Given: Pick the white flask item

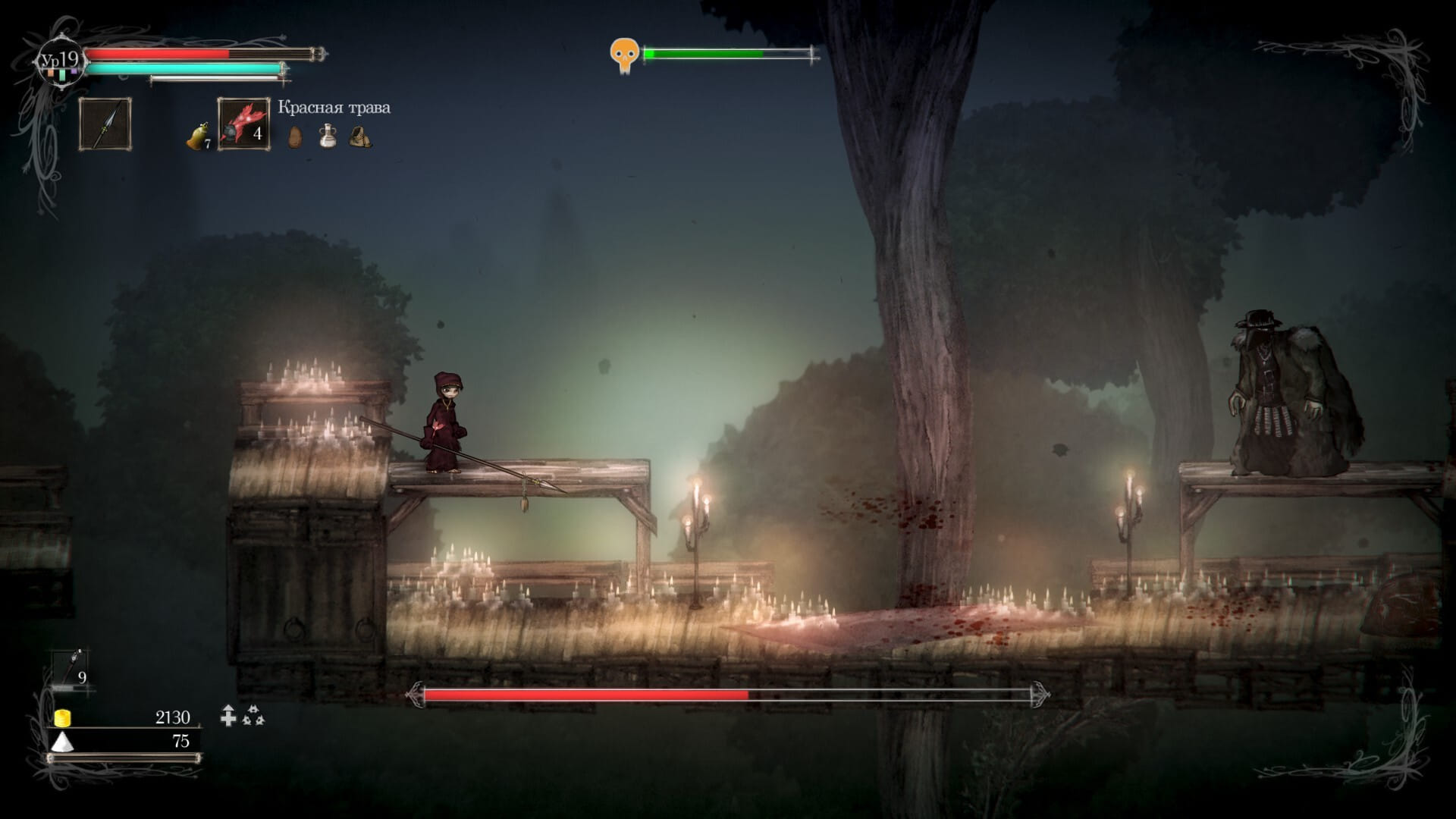Looking at the screenshot, I should click(328, 136).
